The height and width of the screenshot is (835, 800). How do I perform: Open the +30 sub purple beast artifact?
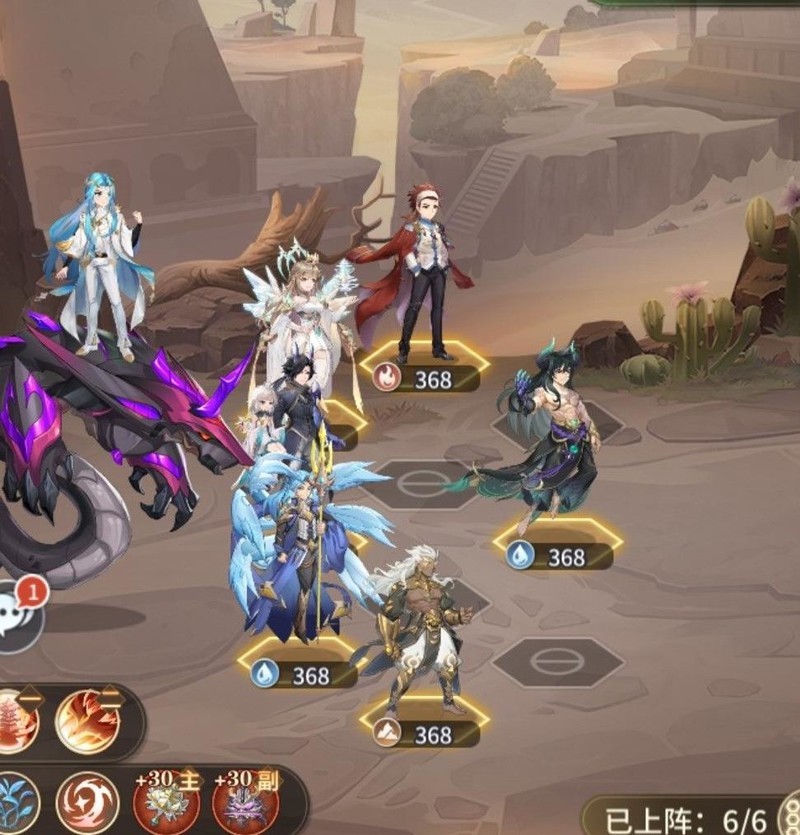point(243,803)
